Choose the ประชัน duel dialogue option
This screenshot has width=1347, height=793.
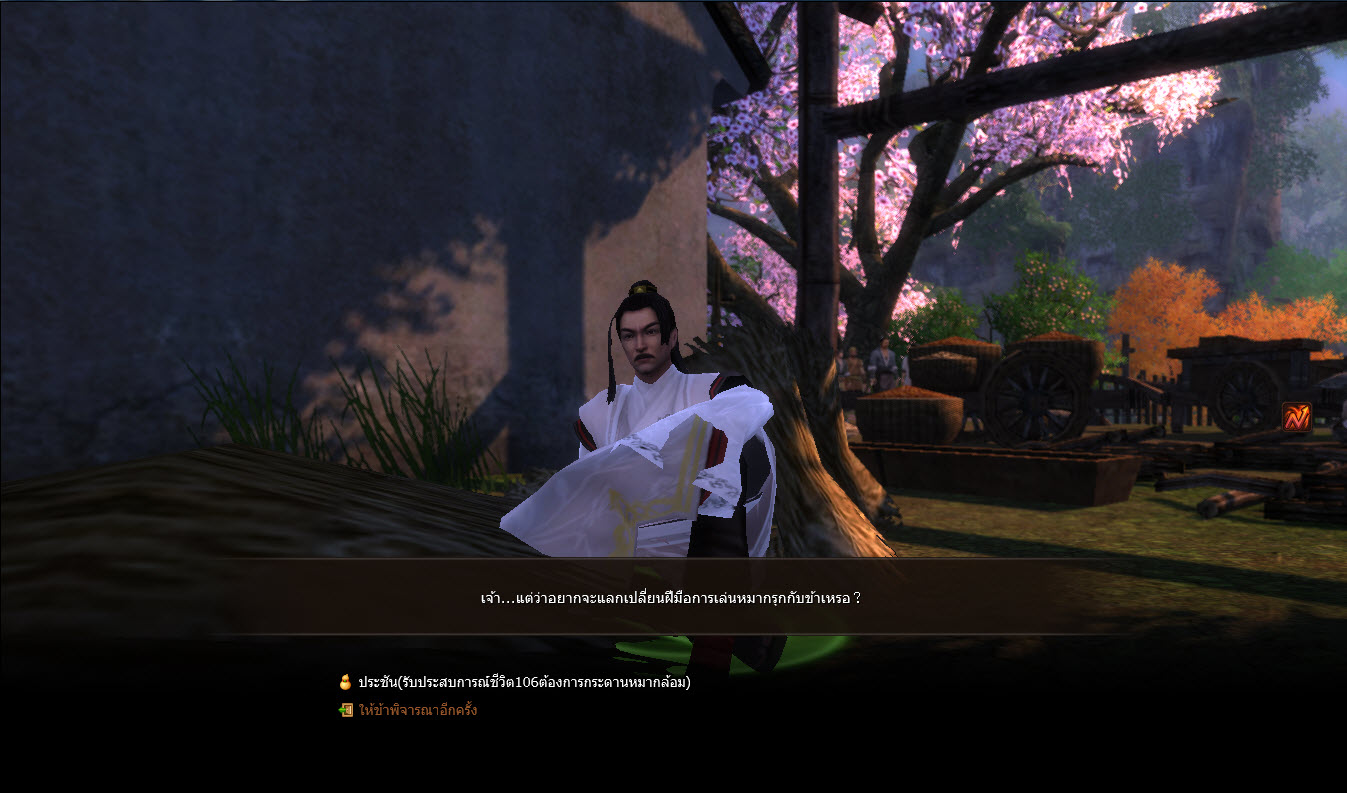coord(523,683)
